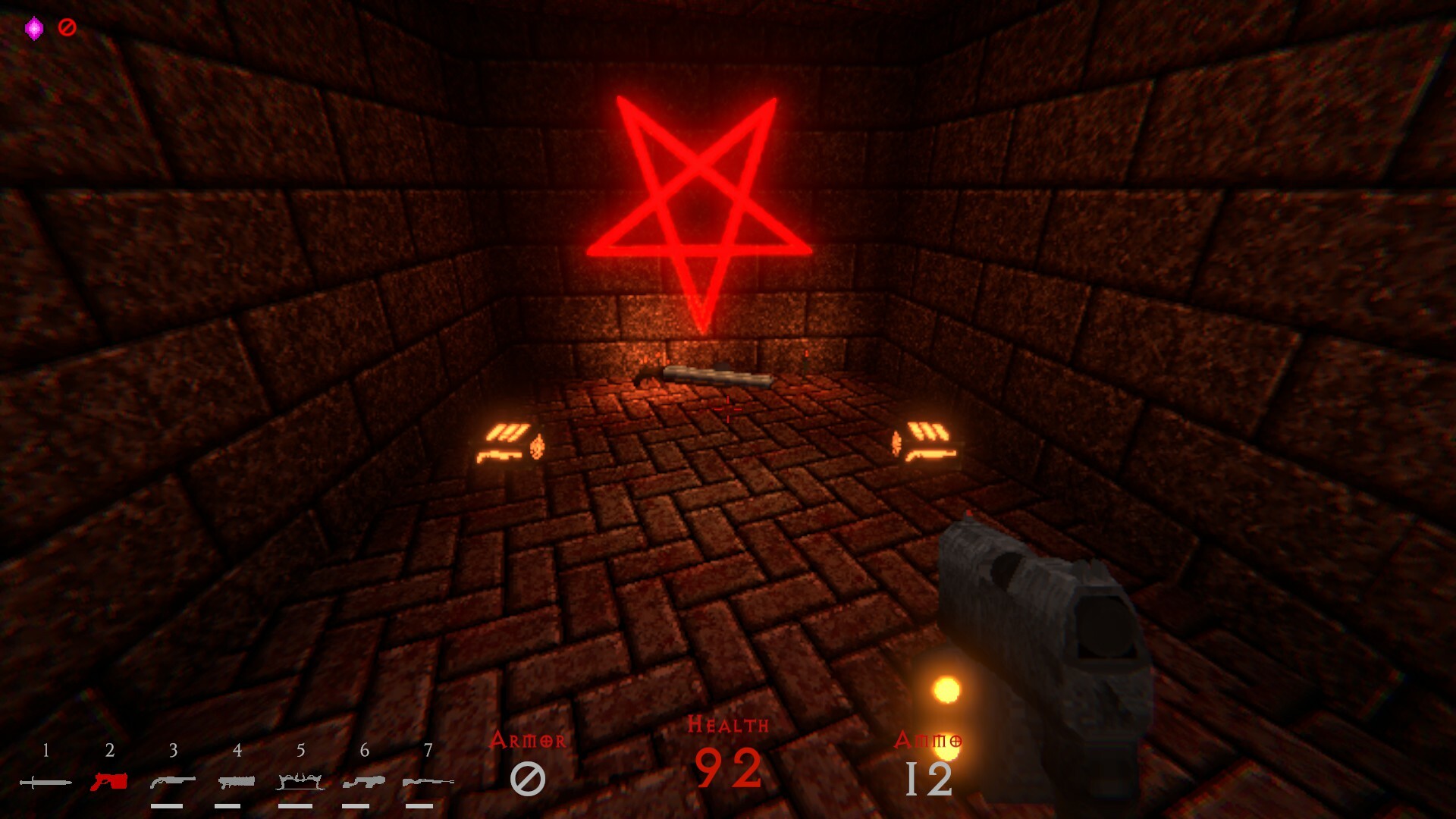This screenshot has height=819, width=1456.
Task: Click the Ammo label
Action: tap(931, 739)
